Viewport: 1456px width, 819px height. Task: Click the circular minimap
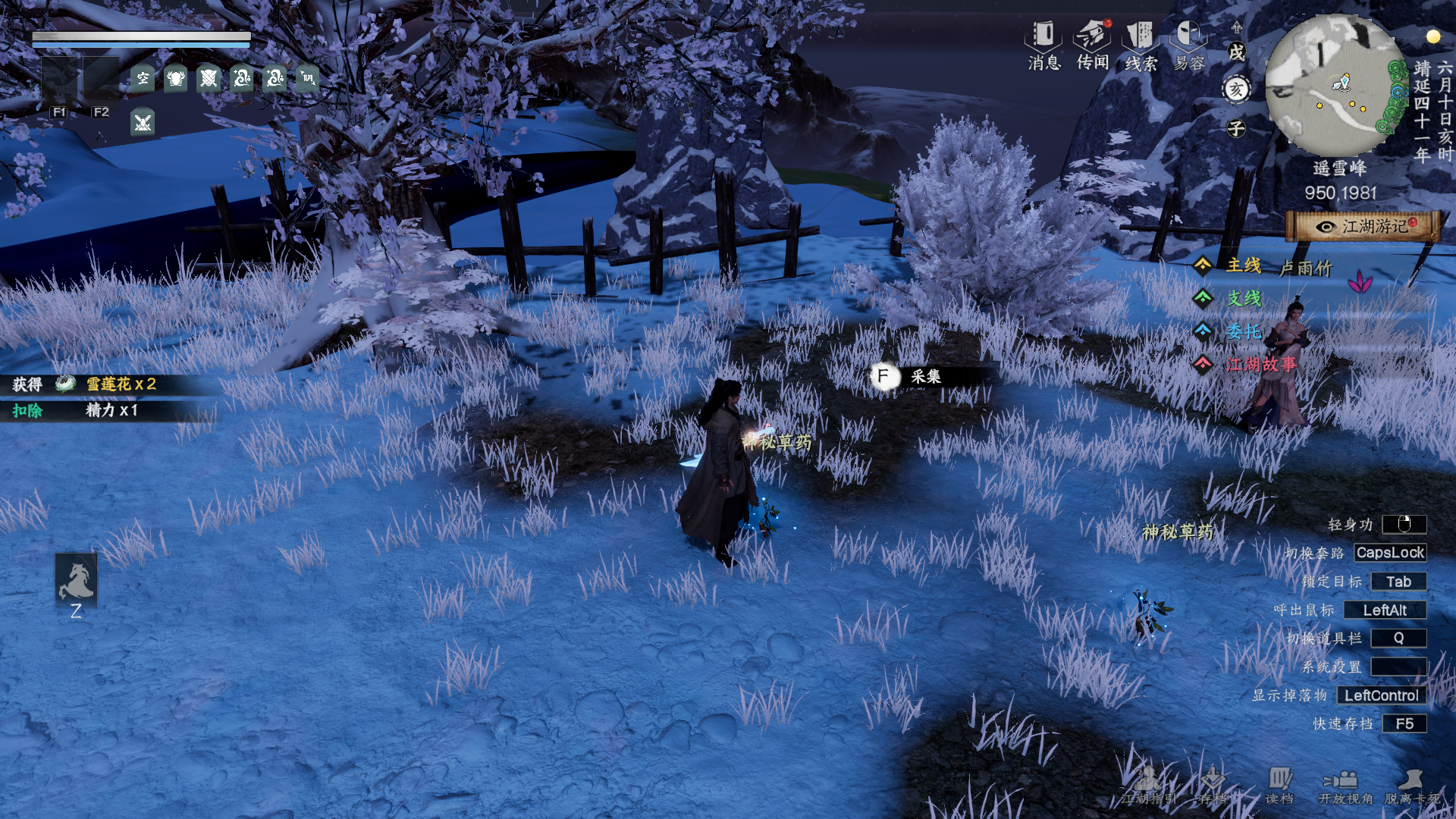coord(1335,85)
